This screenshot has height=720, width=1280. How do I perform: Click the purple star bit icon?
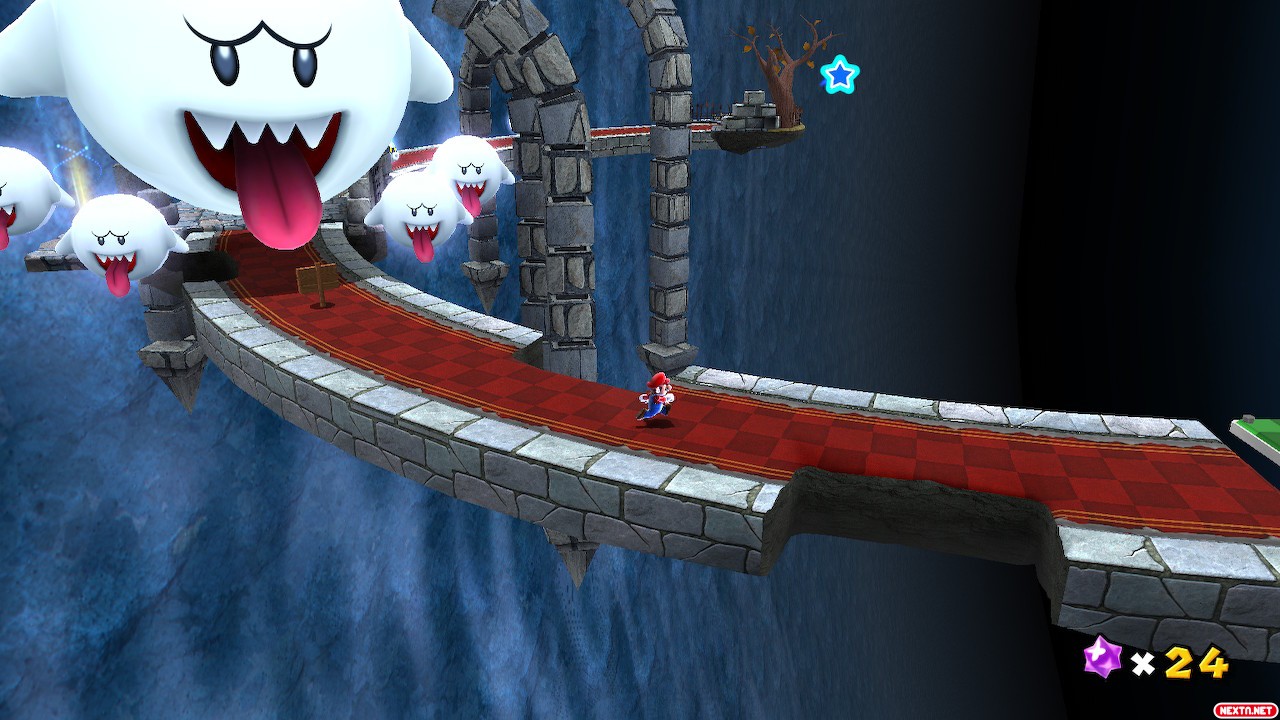coord(1103,658)
